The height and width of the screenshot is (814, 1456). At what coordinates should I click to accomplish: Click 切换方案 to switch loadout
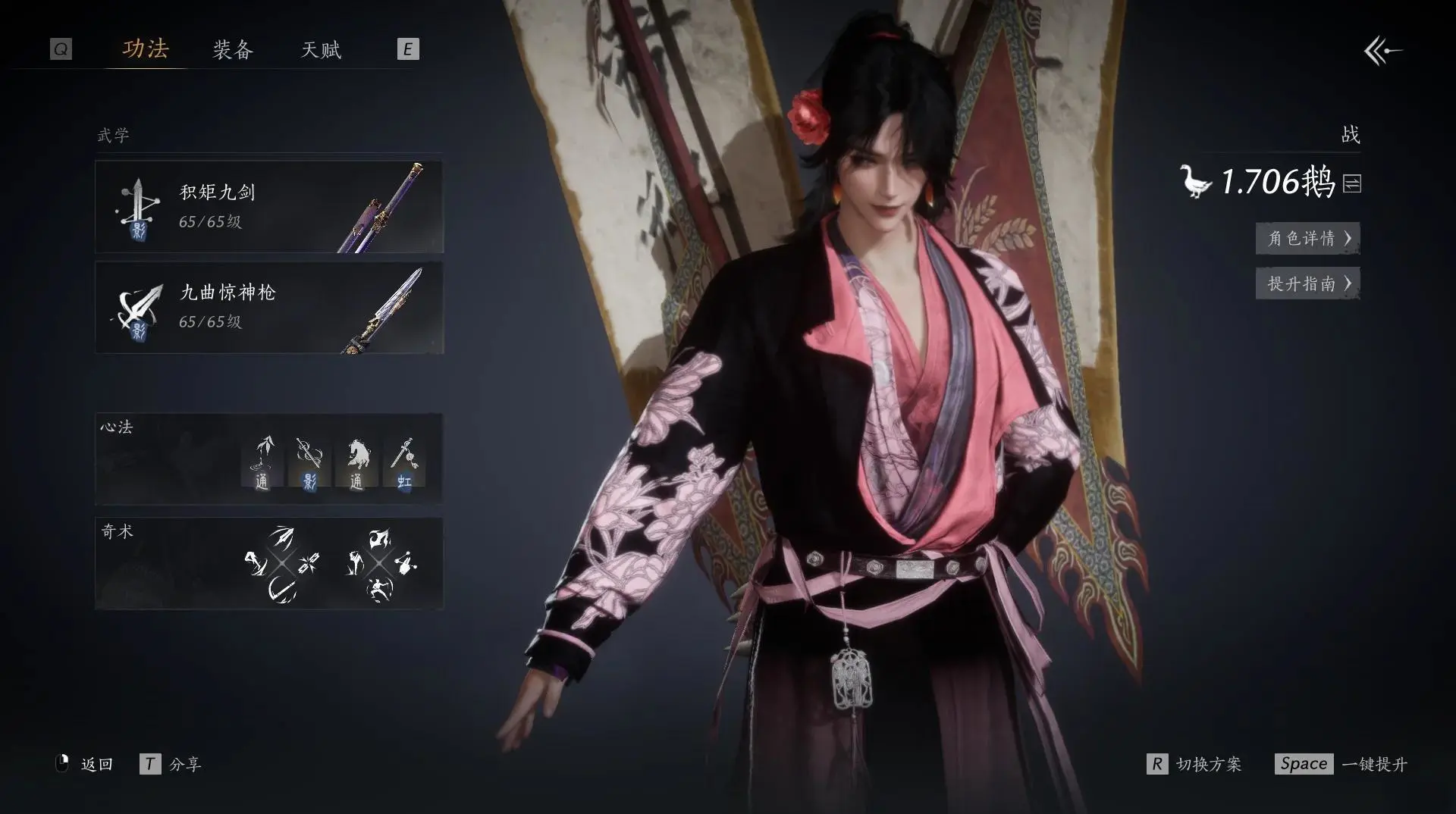pyautogui.click(x=1195, y=764)
